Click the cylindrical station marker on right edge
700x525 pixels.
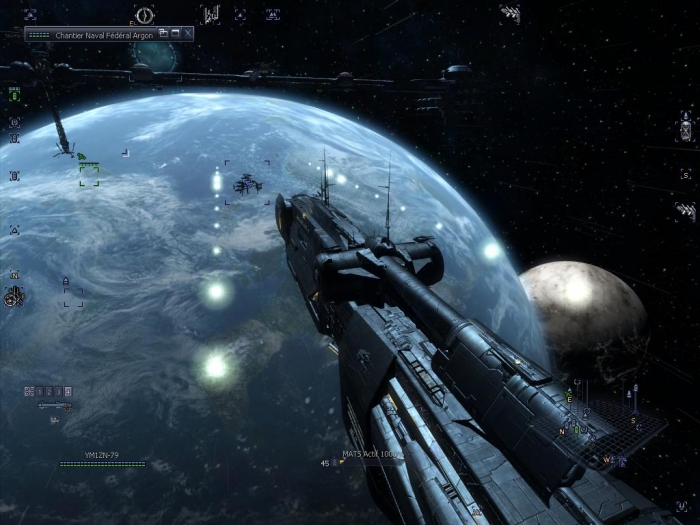(x=686, y=129)
